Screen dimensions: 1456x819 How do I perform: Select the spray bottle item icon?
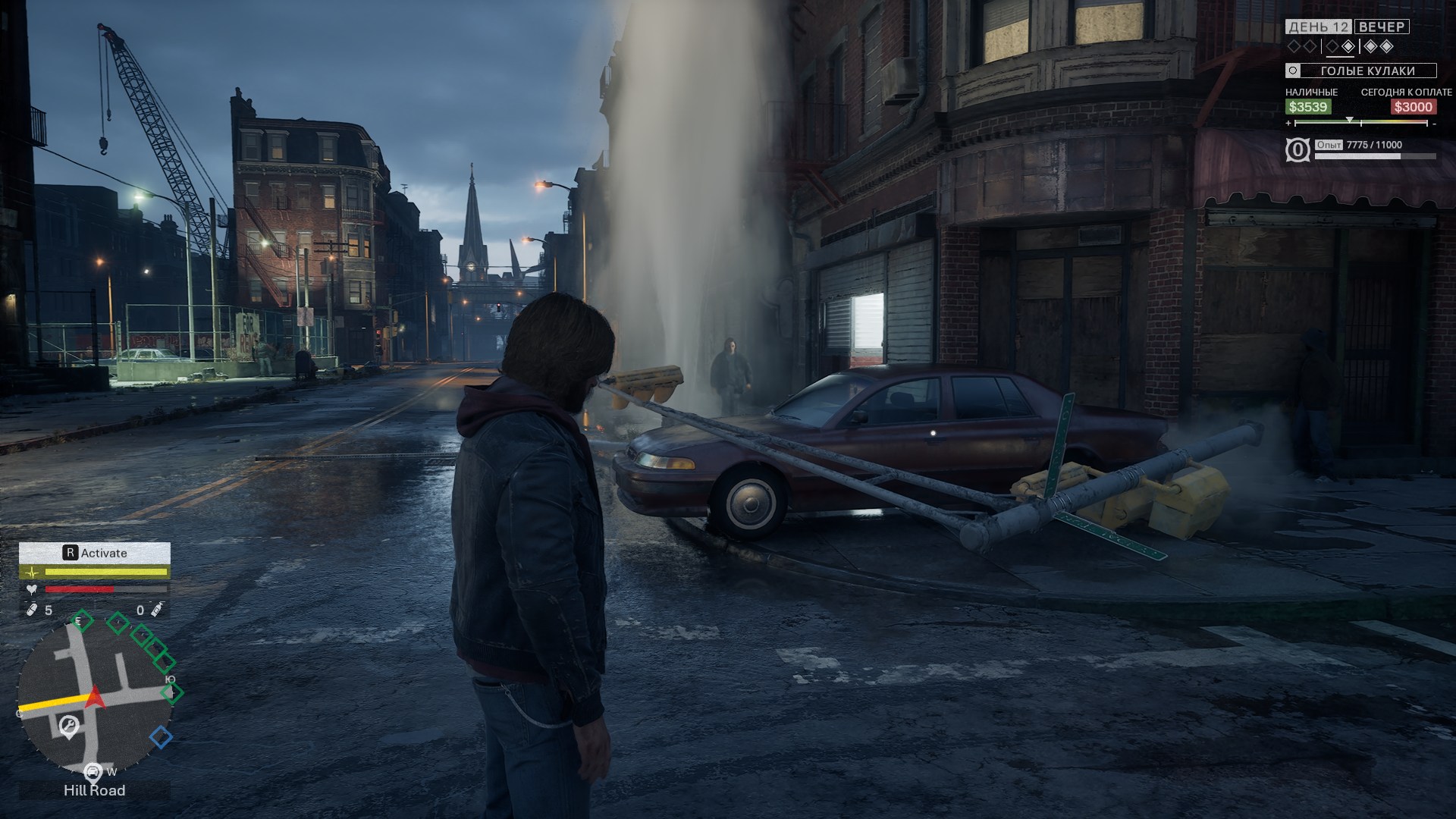(x=156, y=610)
